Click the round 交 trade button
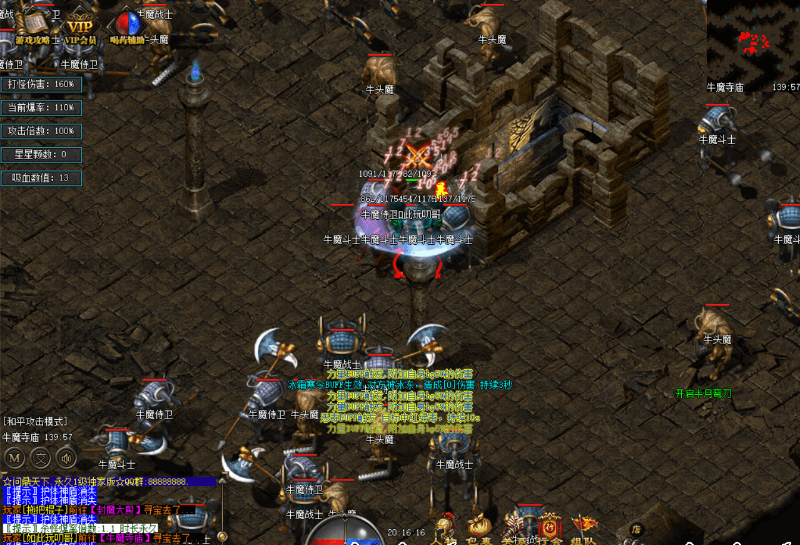The height and width of the screenshot is (545, 800). click(x=40, y=458)
